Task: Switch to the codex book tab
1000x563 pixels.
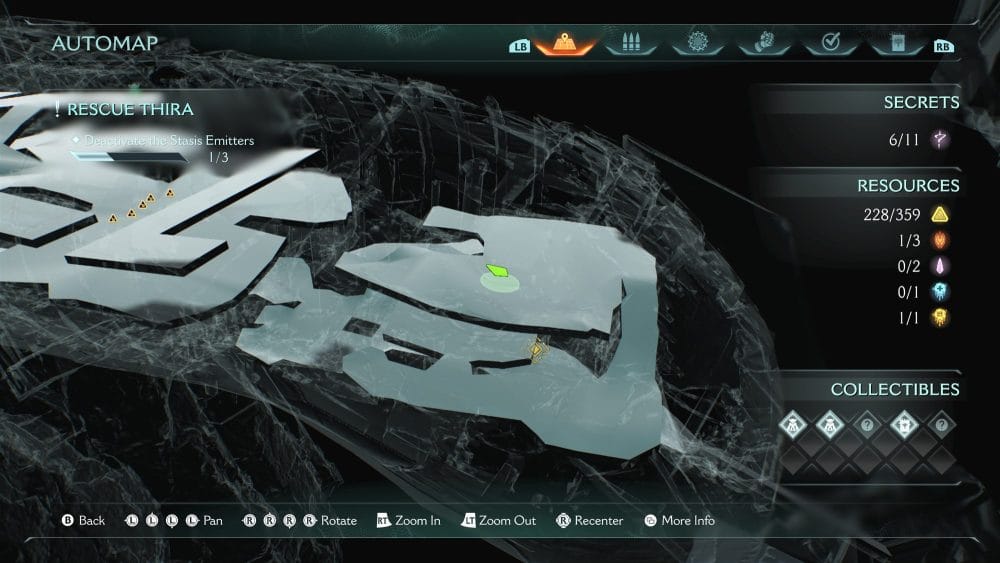Action: point(896,44)
